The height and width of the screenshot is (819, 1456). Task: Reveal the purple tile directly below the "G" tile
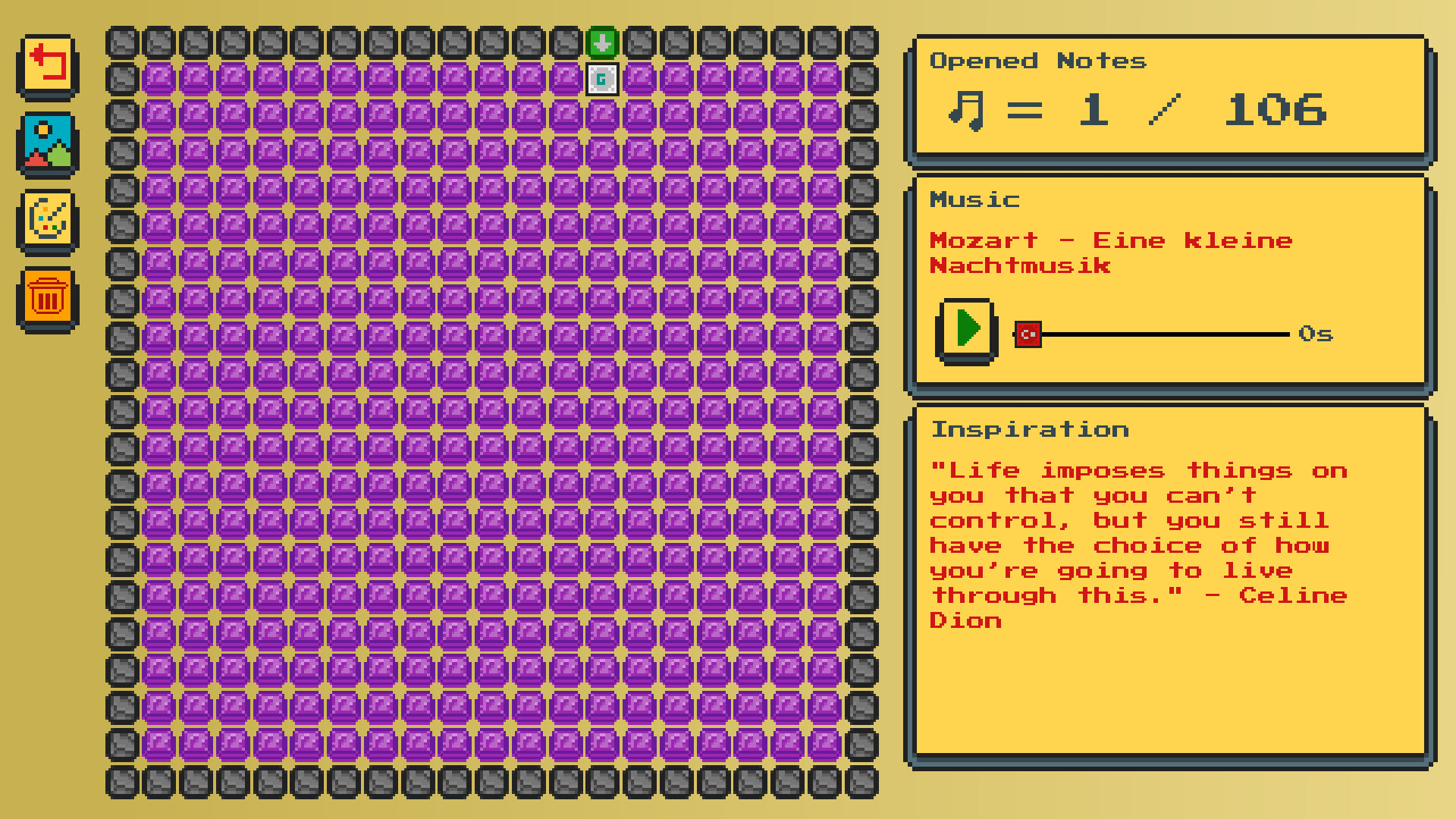(x=601, y=116)
